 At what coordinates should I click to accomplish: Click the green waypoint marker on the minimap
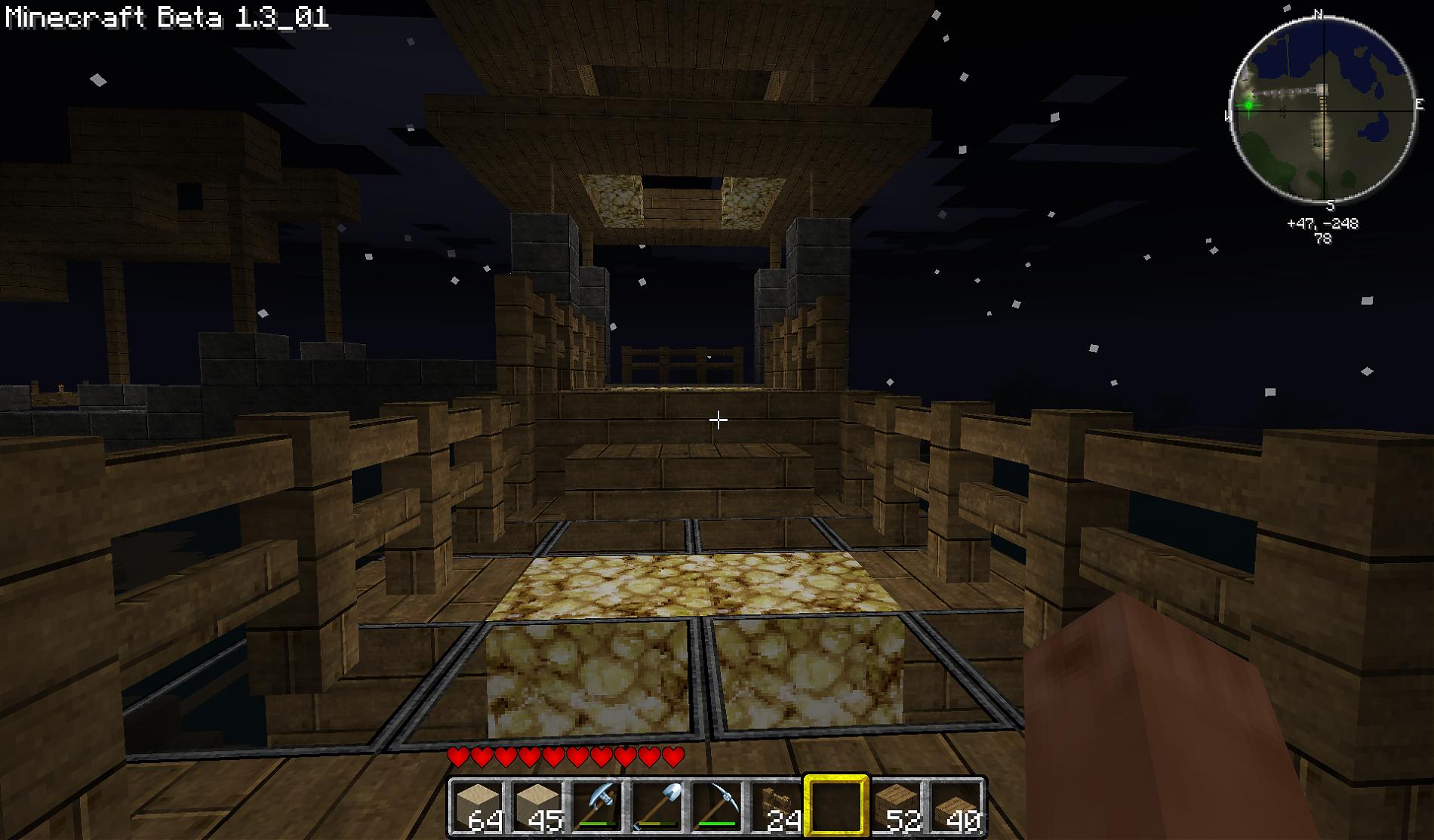1248,105
